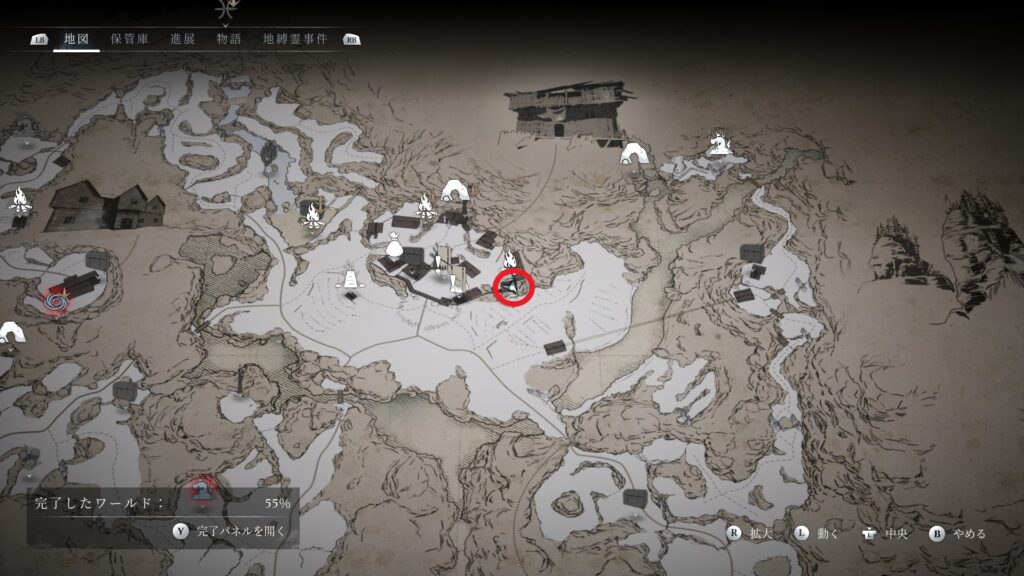The image size is (1024, 576).
Task: Click the player arrow marker on map
Action: click(x=514, y=288)
